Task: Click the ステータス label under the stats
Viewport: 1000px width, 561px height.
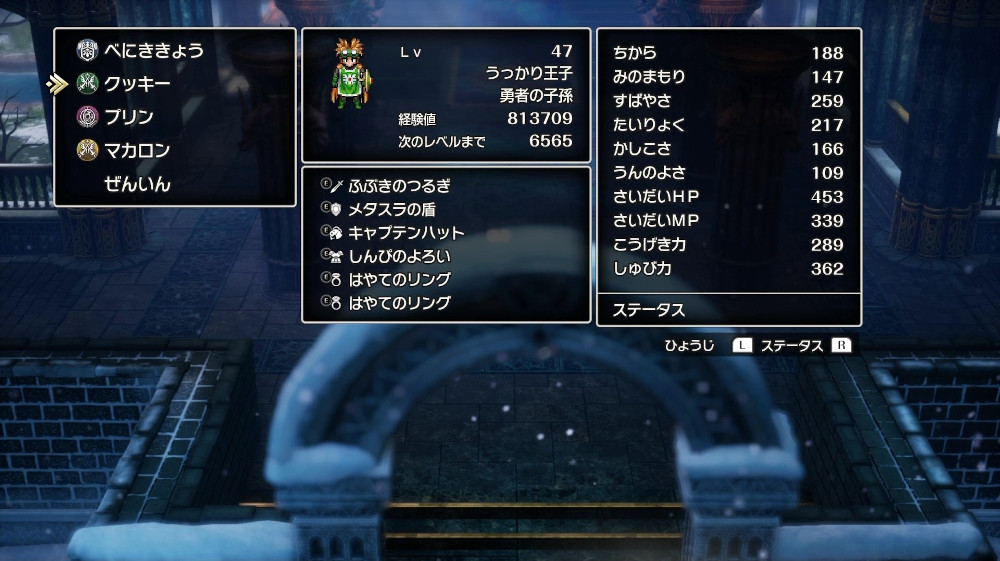Action: click(648, 310)
